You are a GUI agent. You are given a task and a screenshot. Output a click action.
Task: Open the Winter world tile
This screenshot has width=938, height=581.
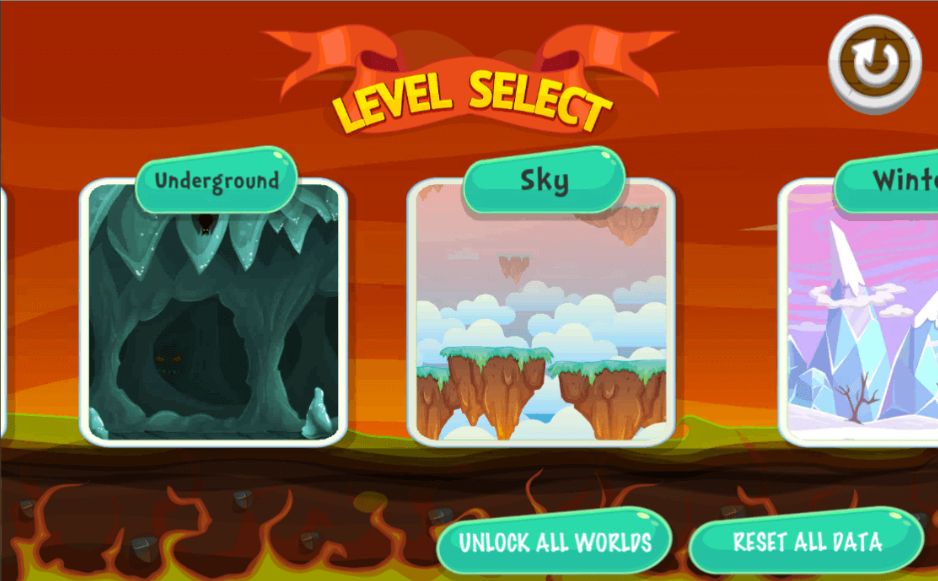(860, 312)
